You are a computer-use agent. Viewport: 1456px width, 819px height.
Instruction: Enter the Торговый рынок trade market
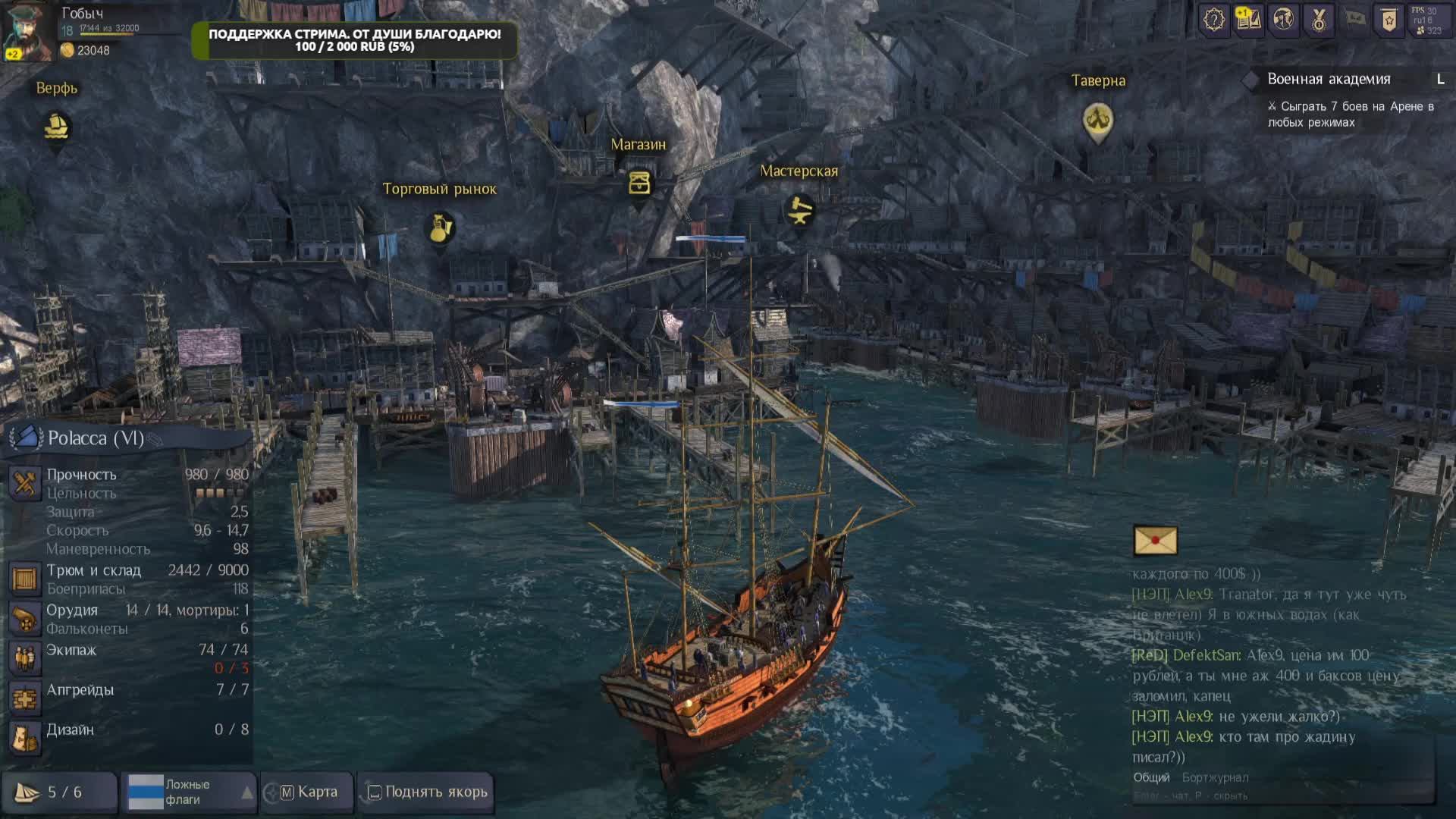pyautogui.click(x=441, y=228)
